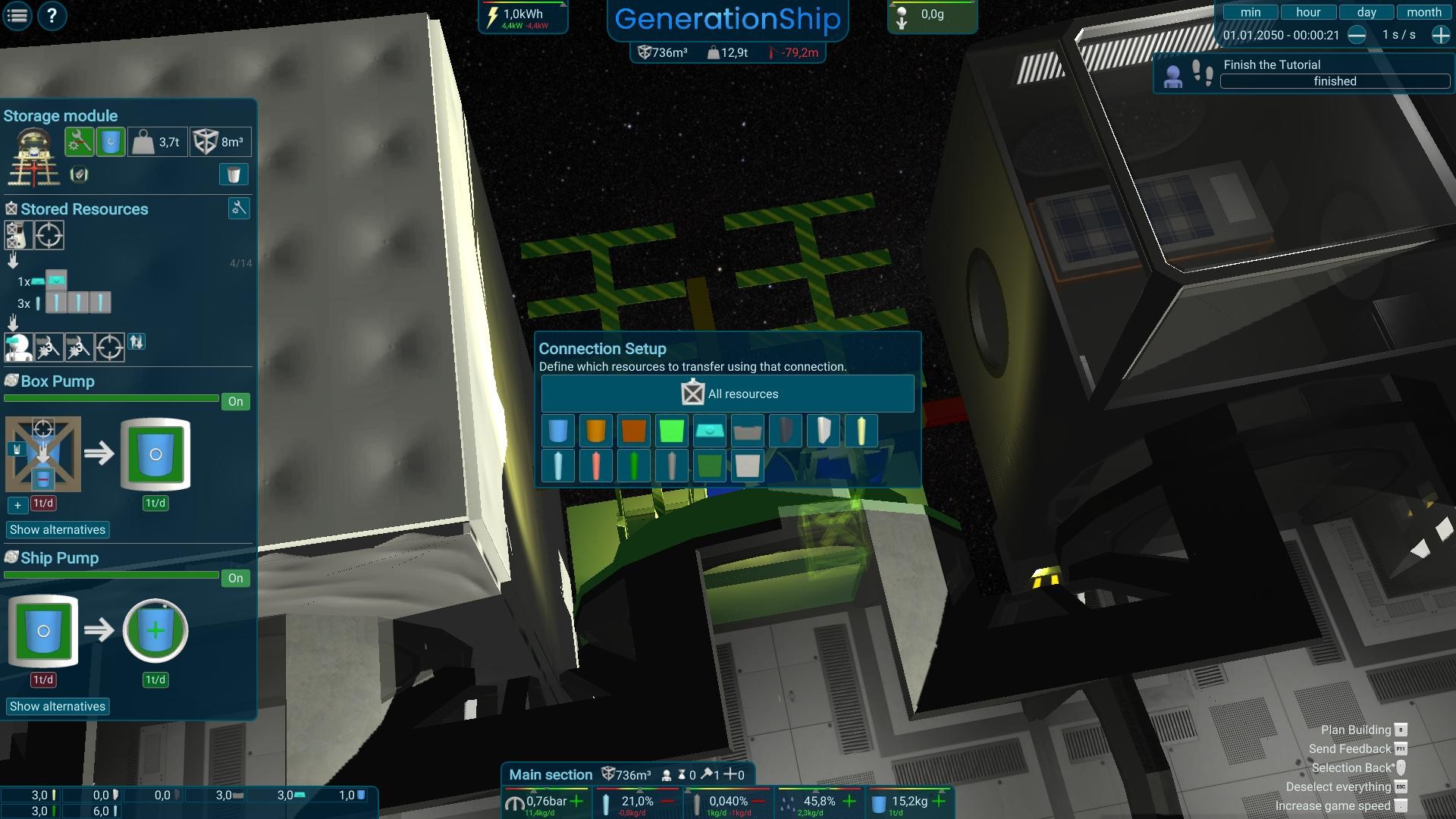Viewport: 1456px width, 819px height.
Task: Click the green Box Pump progress bar
Action: pos(110,397)
